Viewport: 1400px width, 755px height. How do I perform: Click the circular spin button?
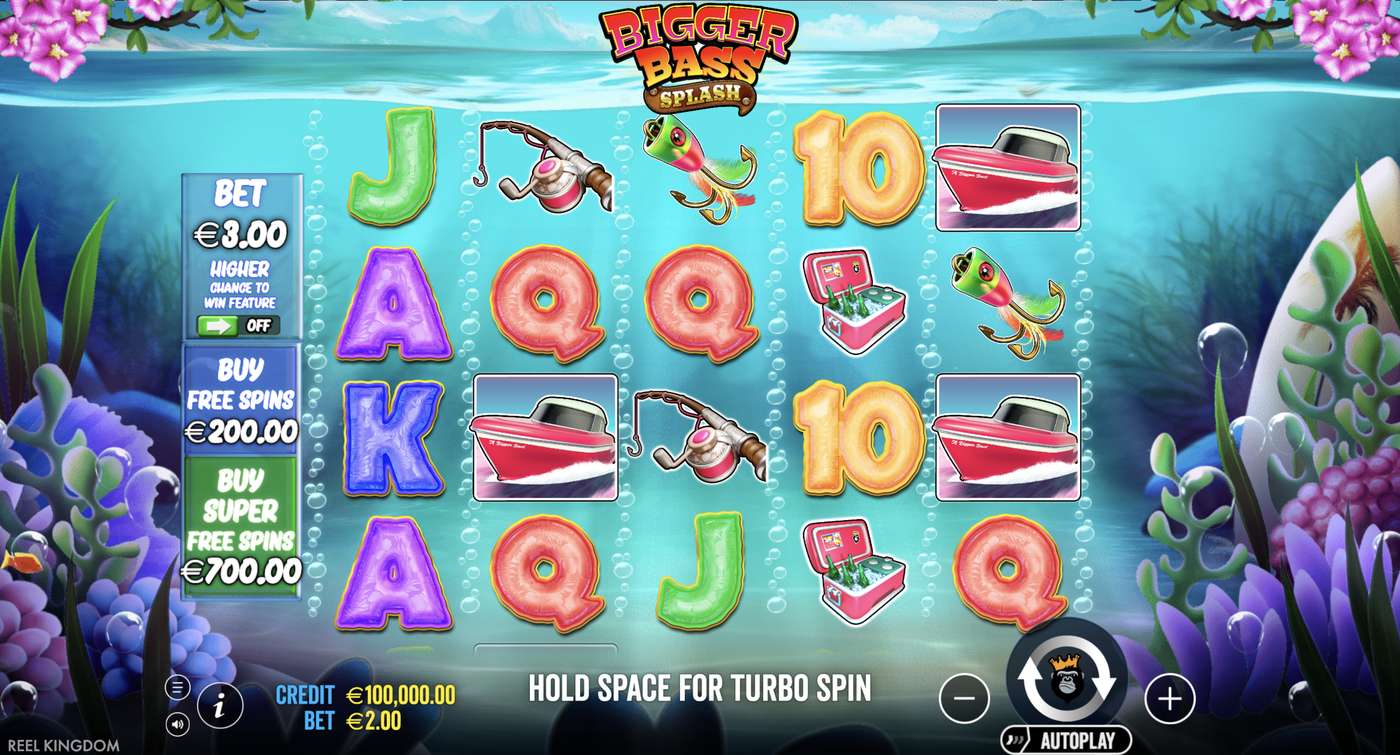(x=1068, y=678)
